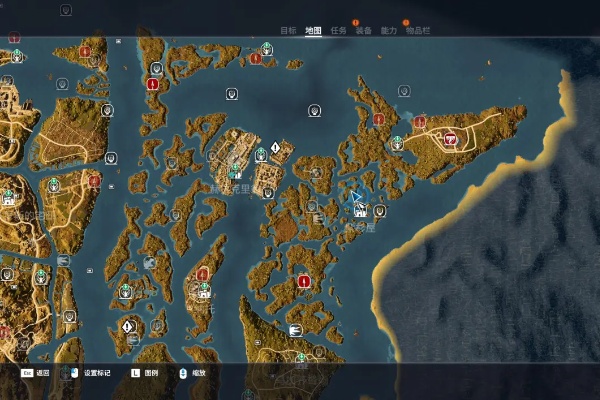Viewport: 600px width, 400px height.
Task: Select the red square camp marker
Action: (450, 140)
